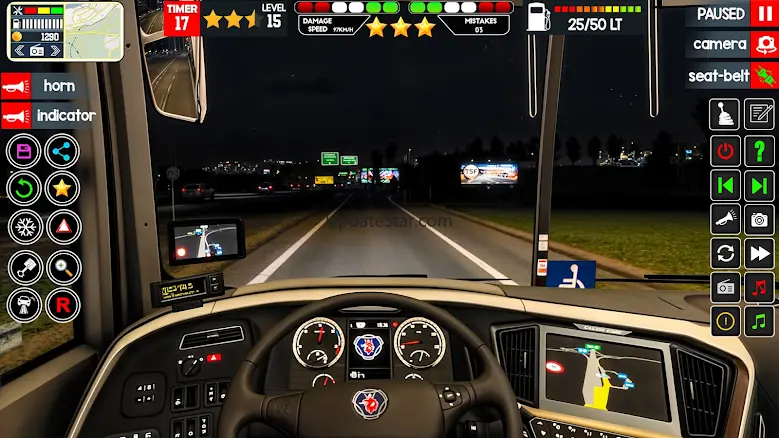Viewport: 779px width, 438px height.
Task: Click the pink save disk icon
Action: [24, 152]
